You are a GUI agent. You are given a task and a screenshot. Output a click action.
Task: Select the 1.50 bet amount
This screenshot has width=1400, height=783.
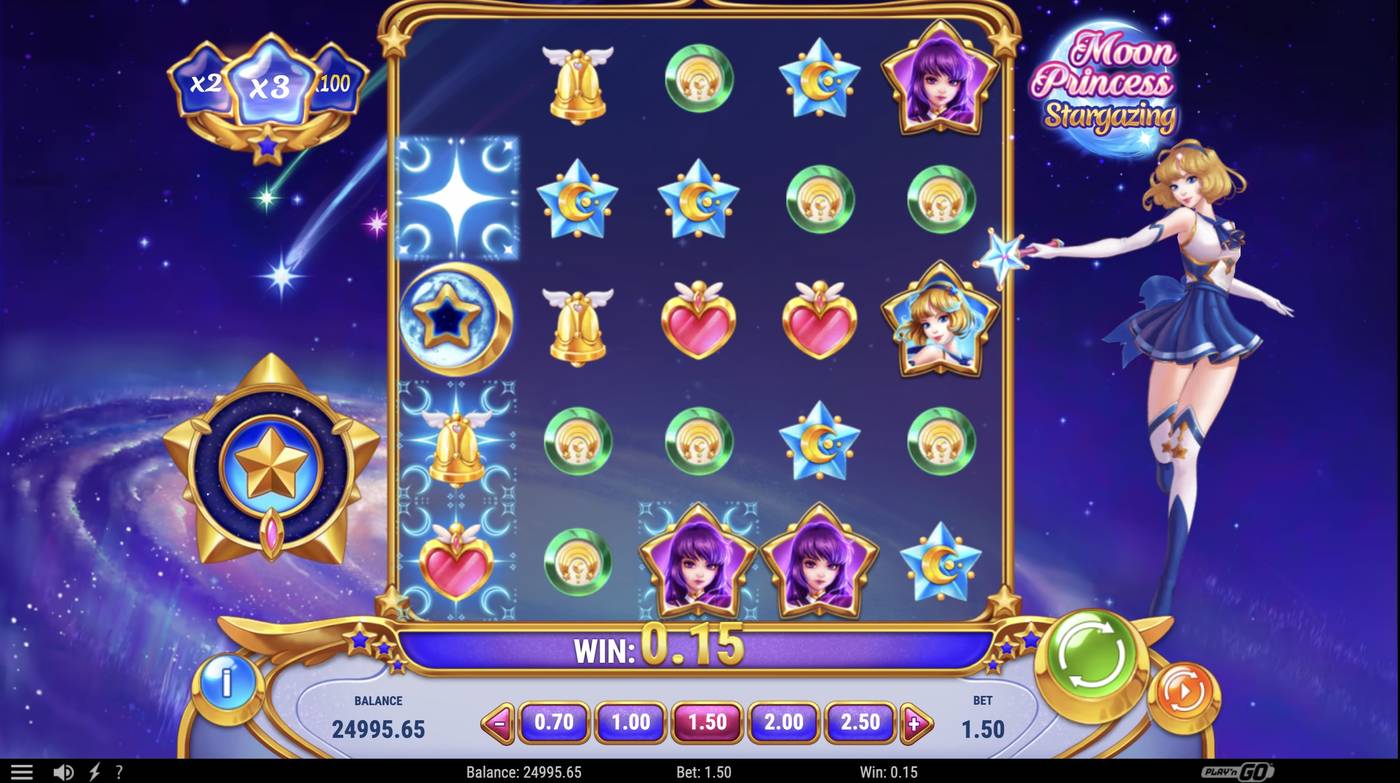707,722
